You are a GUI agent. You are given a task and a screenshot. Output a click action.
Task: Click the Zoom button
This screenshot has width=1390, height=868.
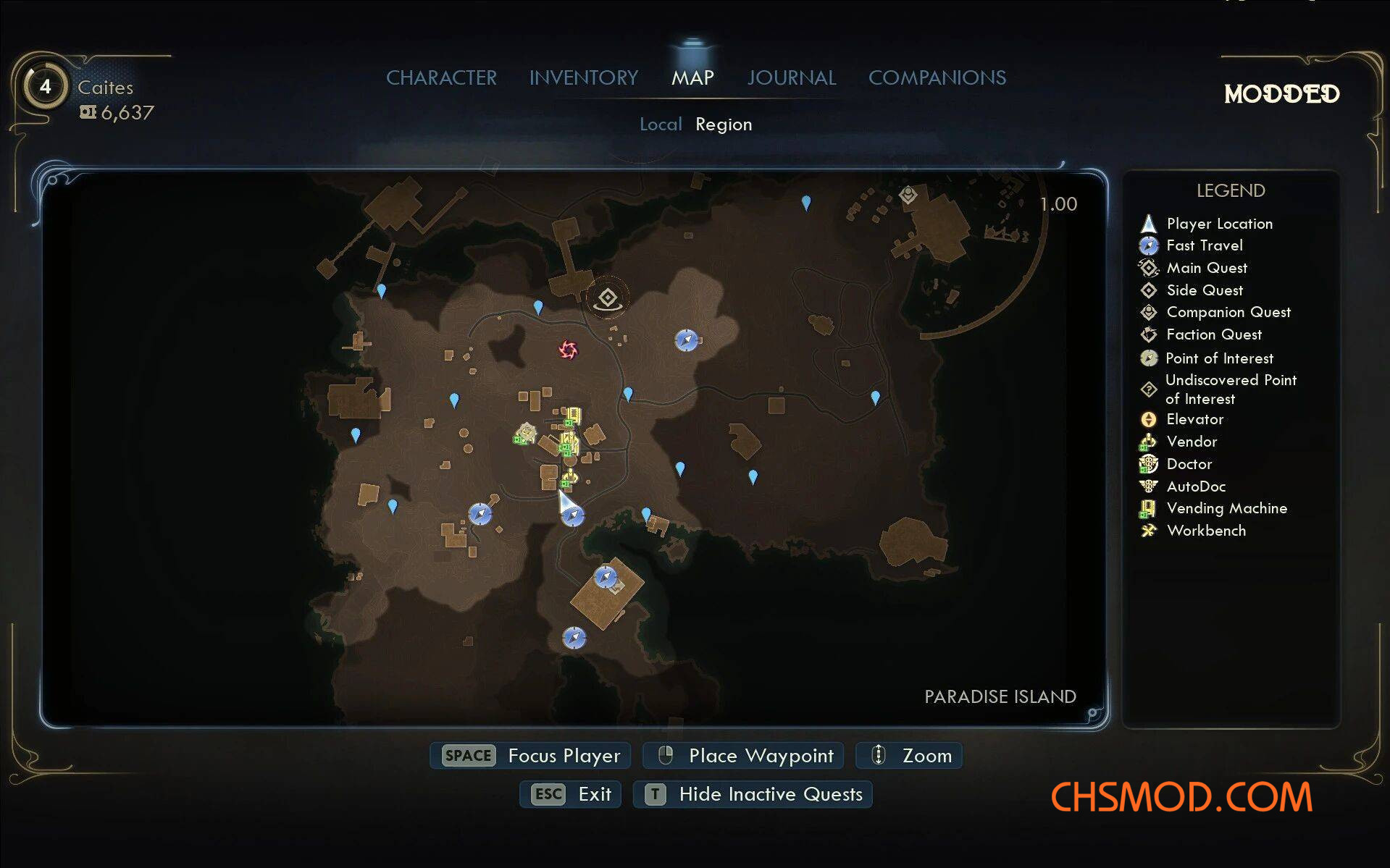pos(910,756)
